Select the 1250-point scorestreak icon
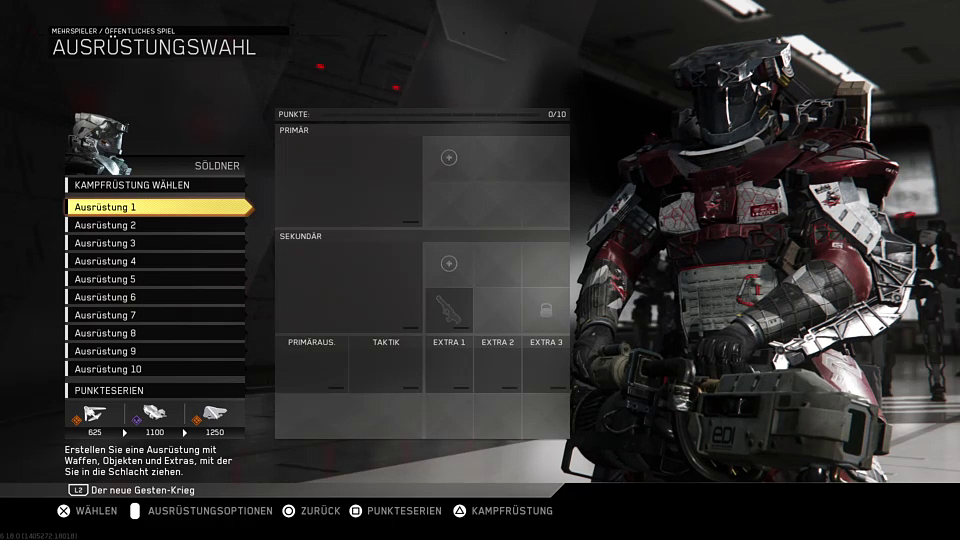 (214, 415)
